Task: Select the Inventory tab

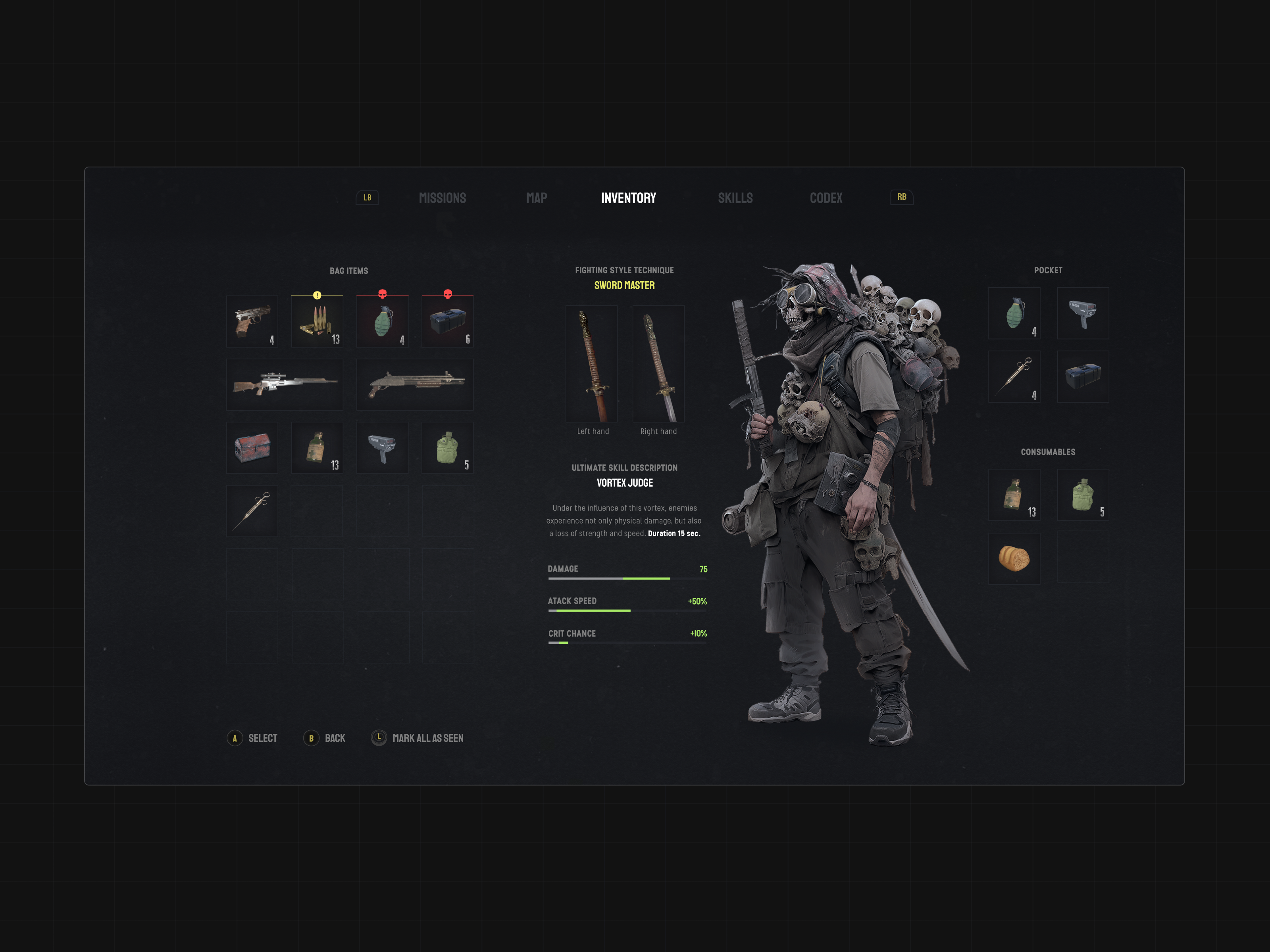Action: tap(628, 198)
